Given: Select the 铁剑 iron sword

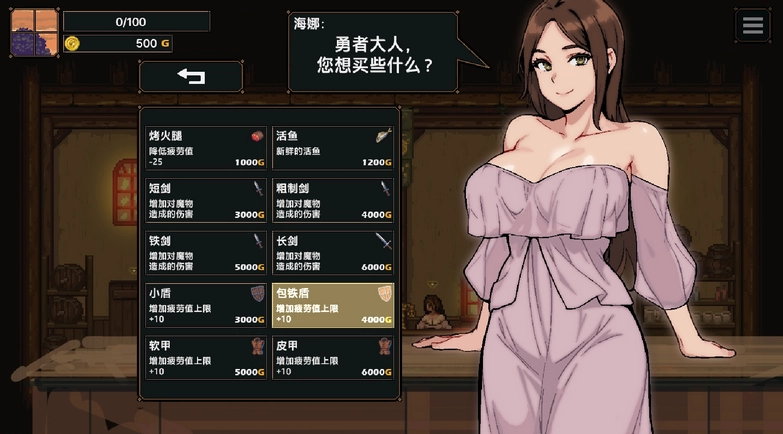Looking at the screenshot, I should click(207, 253).
